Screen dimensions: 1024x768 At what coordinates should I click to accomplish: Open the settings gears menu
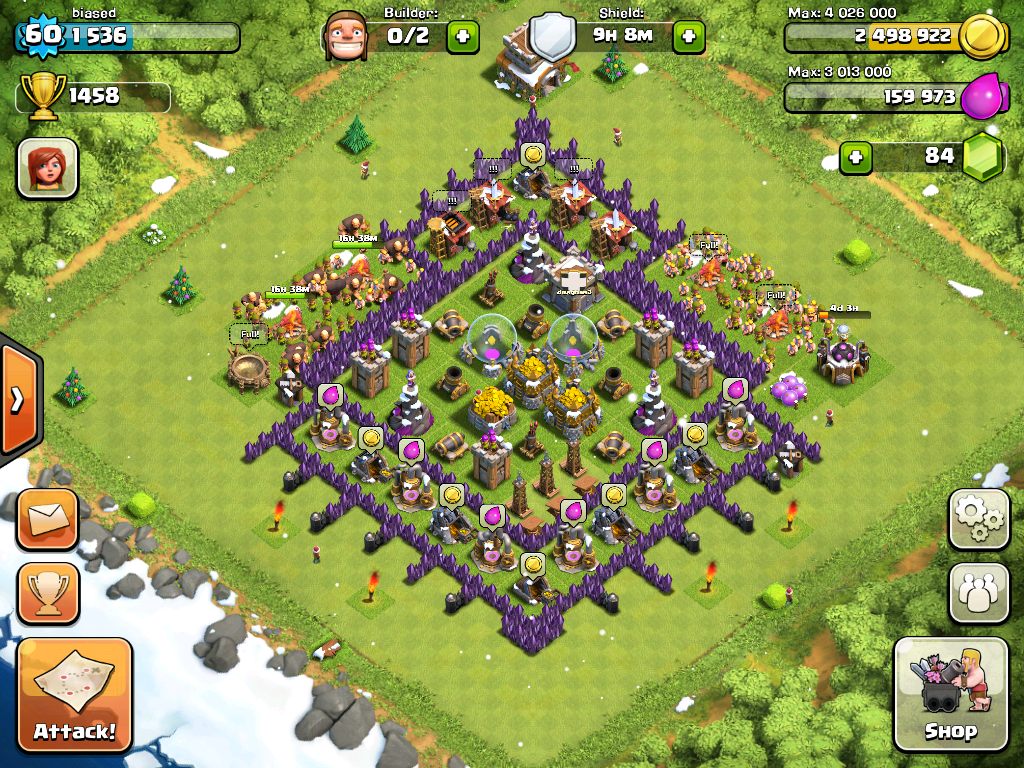(x=978, y=519)
